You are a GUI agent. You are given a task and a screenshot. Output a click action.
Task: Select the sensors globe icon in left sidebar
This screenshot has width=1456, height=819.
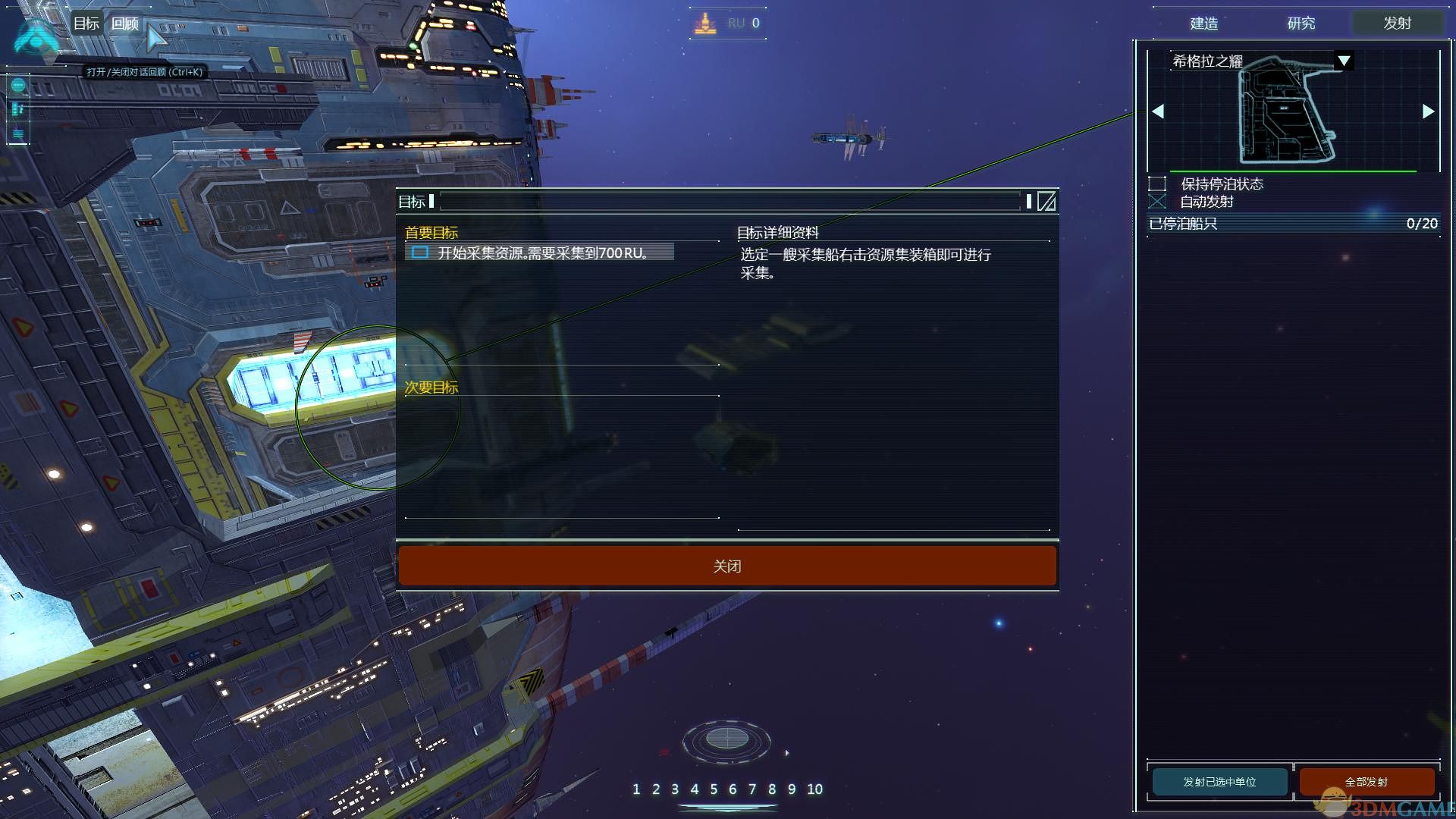(17, 86)
